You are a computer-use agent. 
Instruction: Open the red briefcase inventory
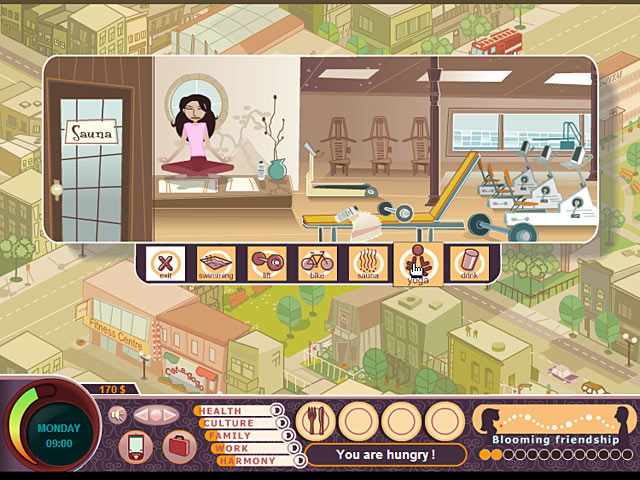(176, 445)
